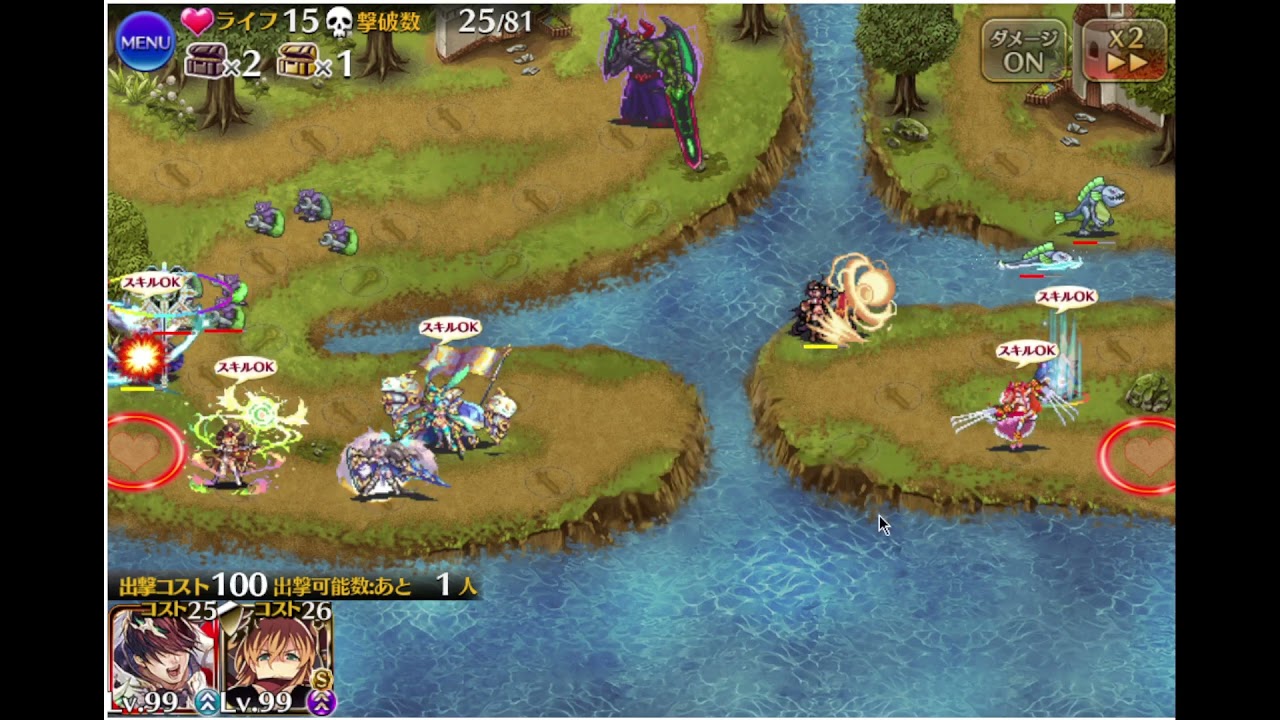
Task: Activate the x2 speed button
Action: click(1125, 50)
